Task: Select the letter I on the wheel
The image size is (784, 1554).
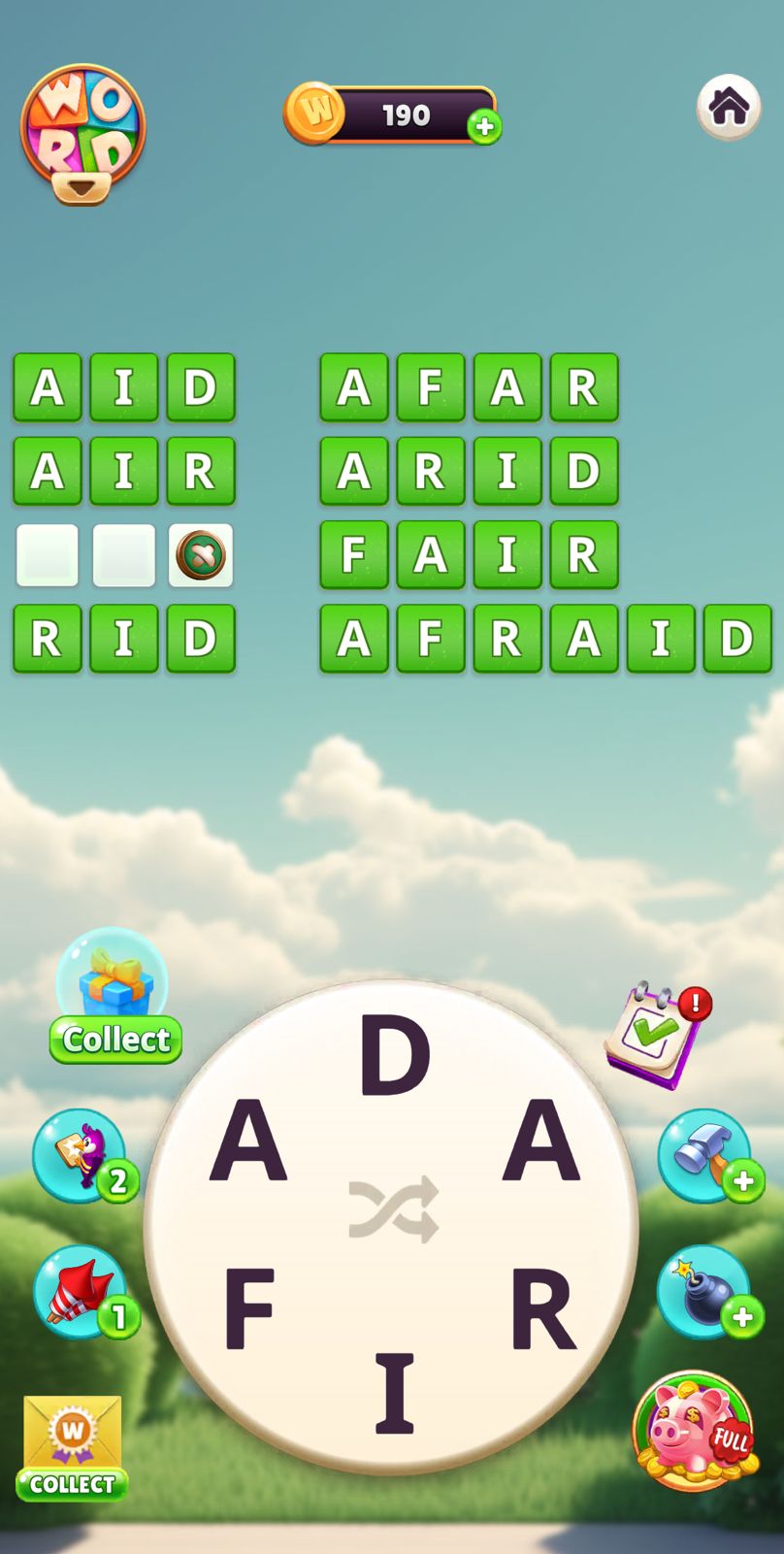Action: [x=394, y=1395]
